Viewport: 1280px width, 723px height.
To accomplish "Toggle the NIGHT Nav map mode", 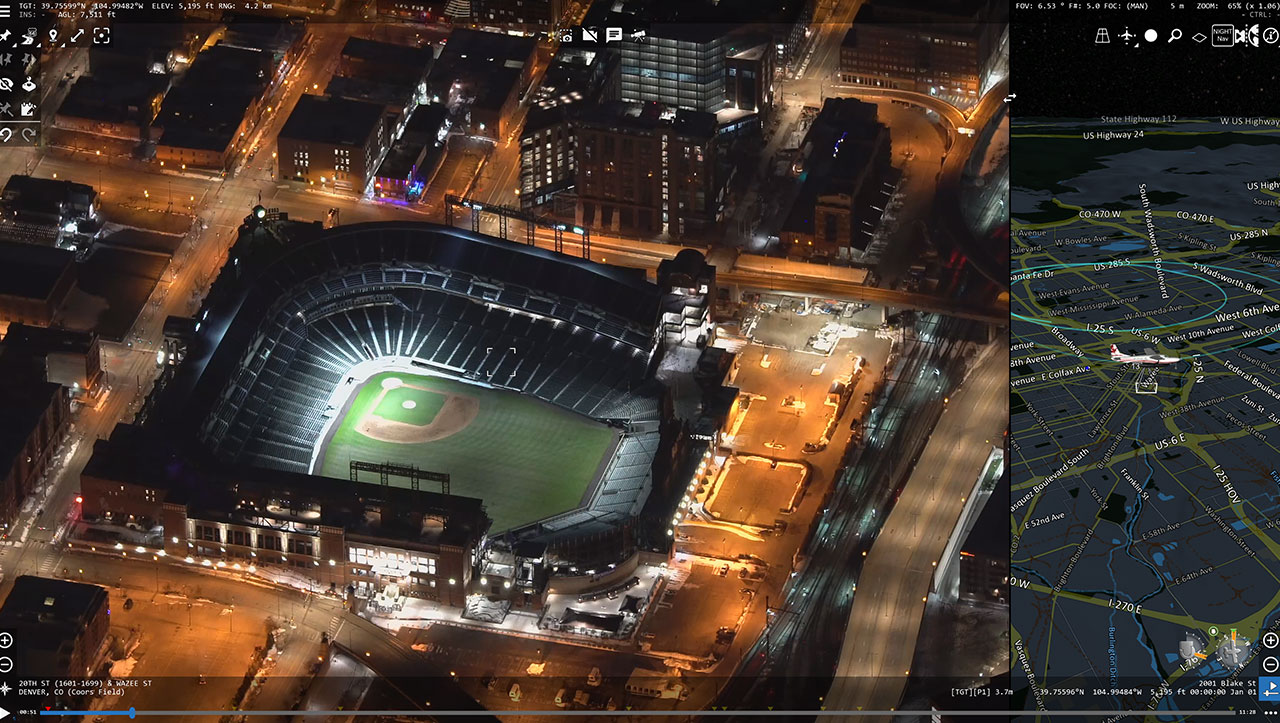I will point(1222,36).
